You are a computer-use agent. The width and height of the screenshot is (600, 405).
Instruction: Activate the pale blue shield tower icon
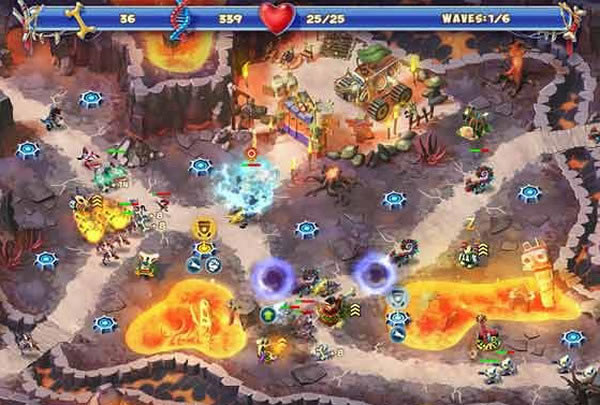click(x=398, y=296)
